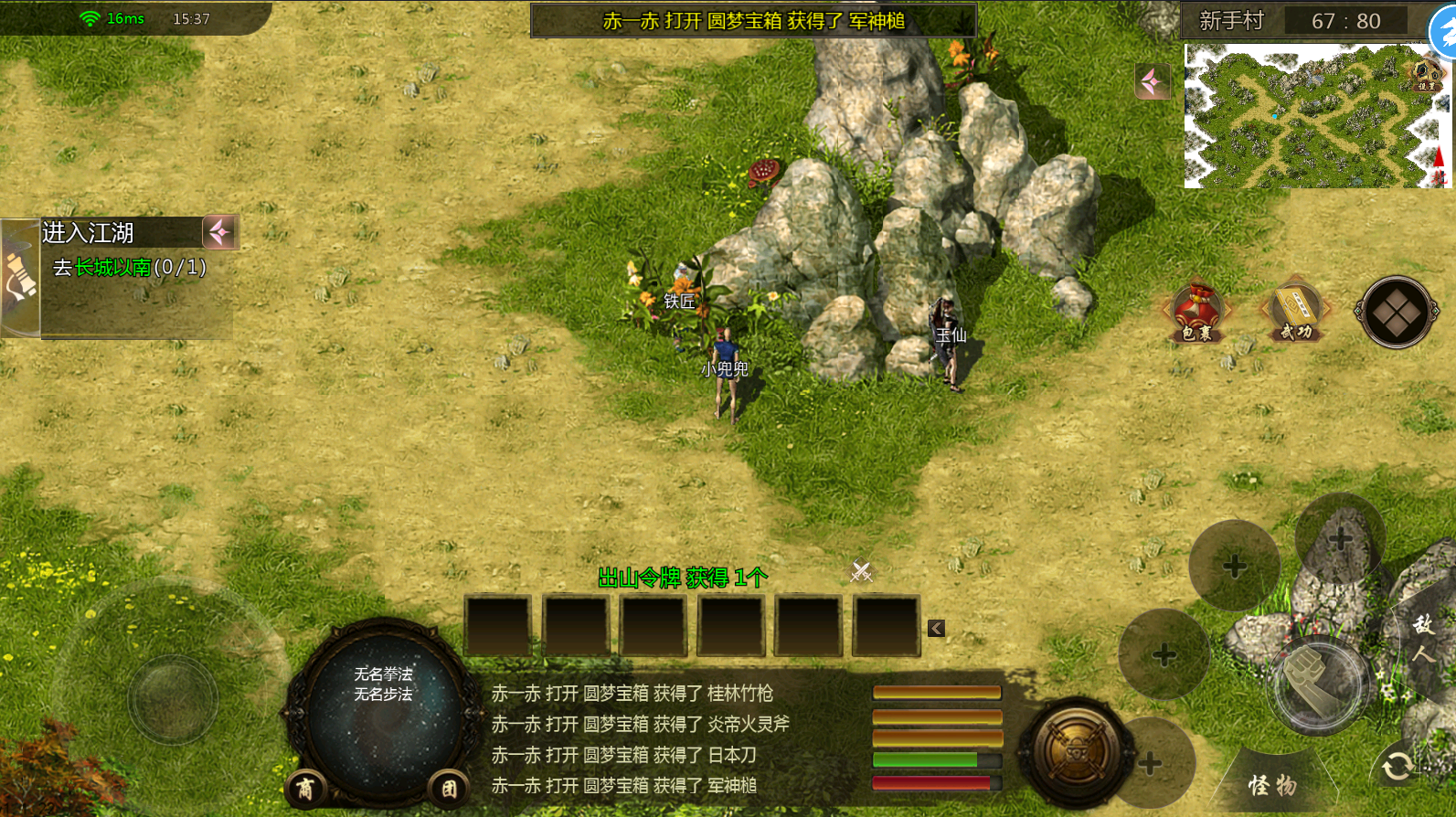Open the 团 group button
Screen dimensions: 1456x817
click(x=449, y=789)
